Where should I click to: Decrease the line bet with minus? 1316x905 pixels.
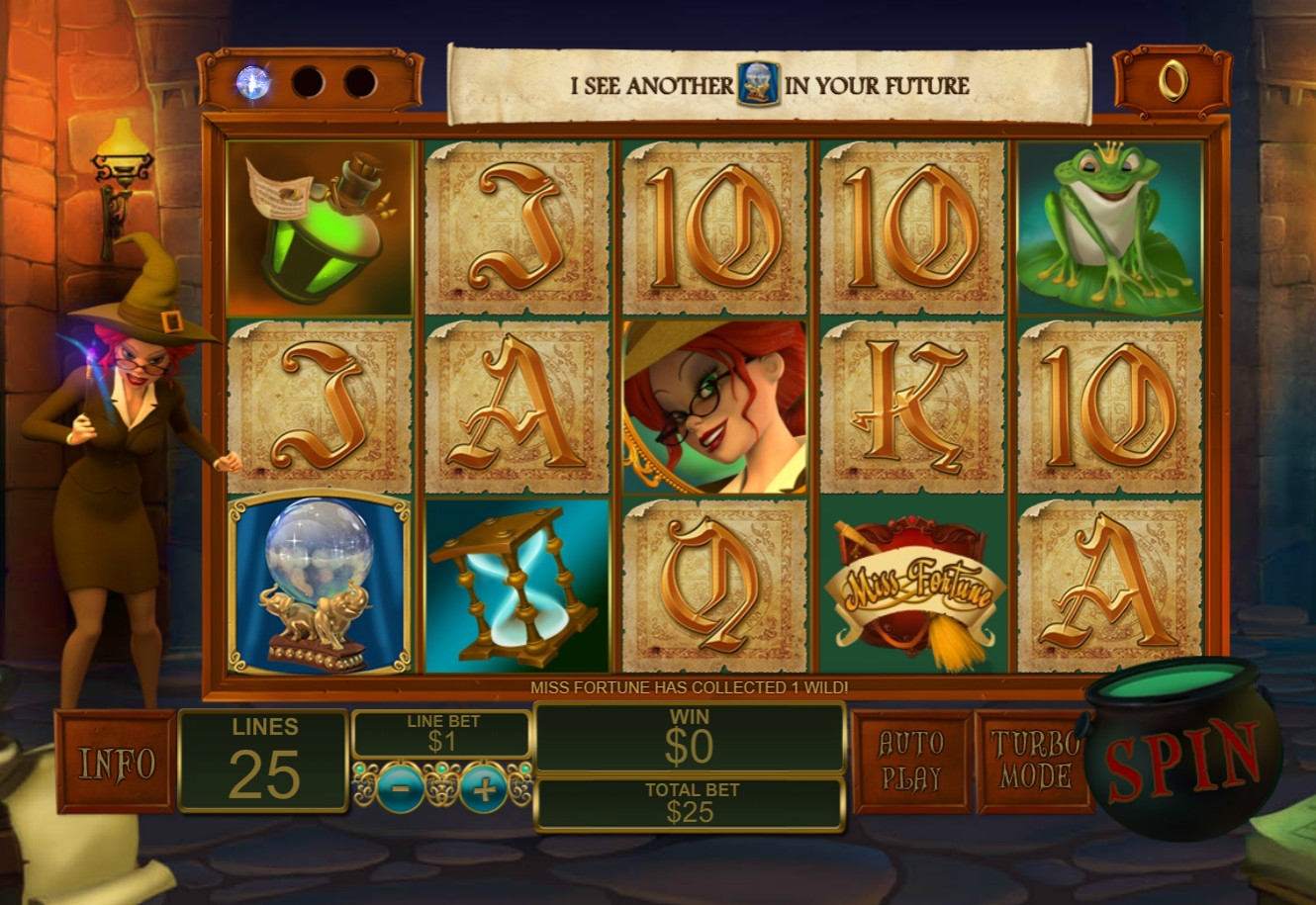(x=401, y=788)
